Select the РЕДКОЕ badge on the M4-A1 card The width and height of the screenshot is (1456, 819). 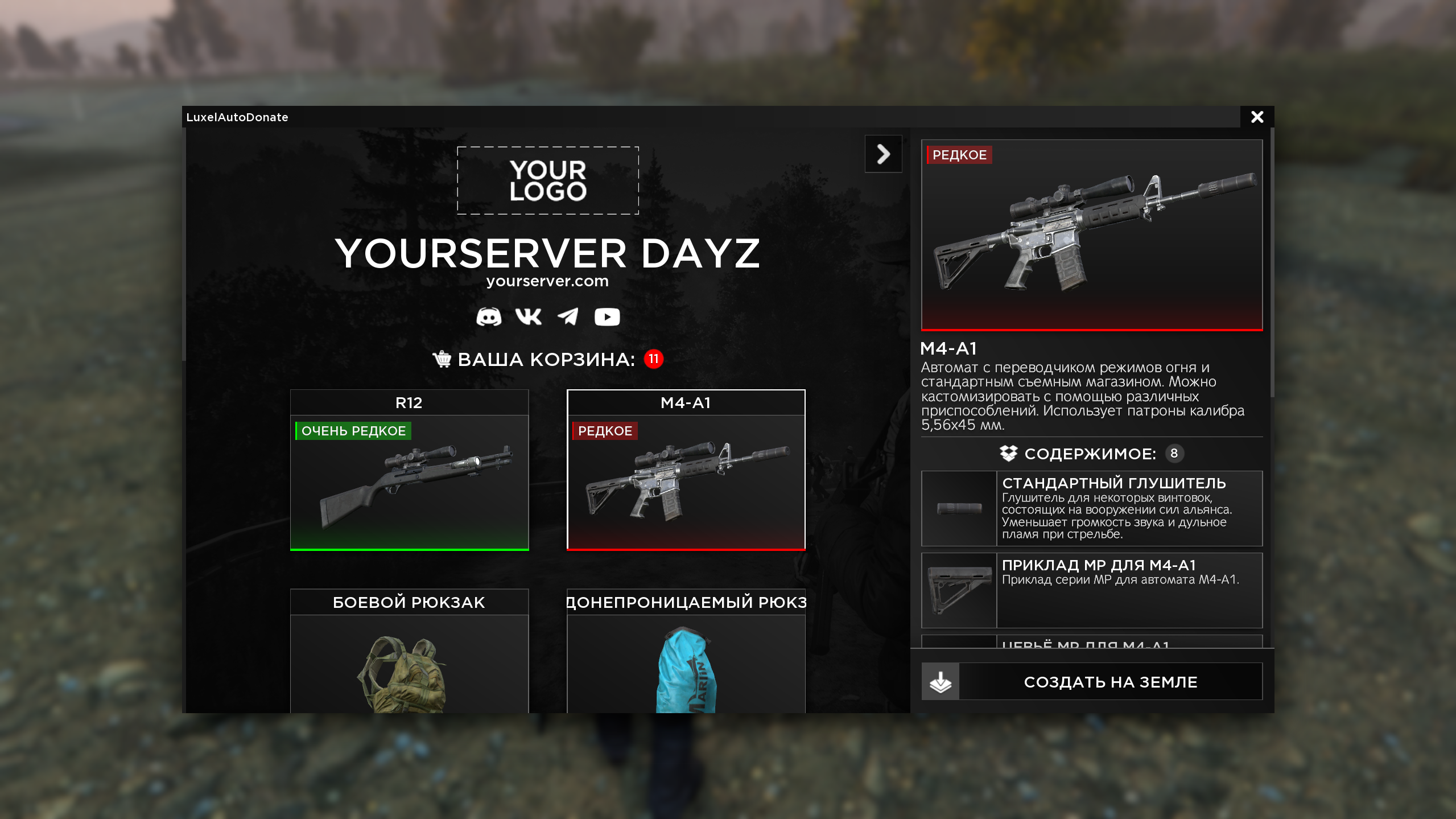[x=605, y=431]
